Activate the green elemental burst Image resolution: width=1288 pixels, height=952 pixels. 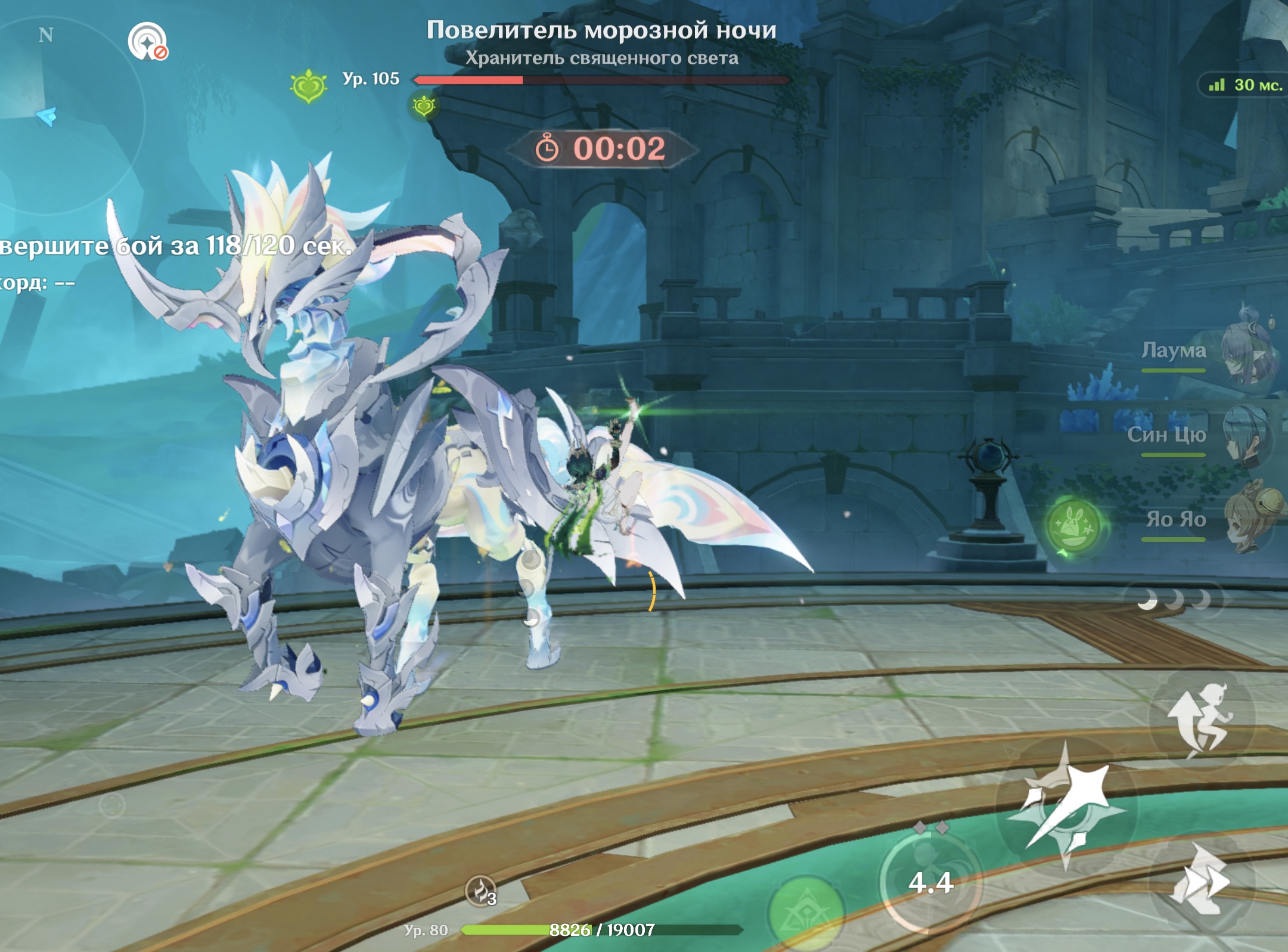[x=806, y=912]
